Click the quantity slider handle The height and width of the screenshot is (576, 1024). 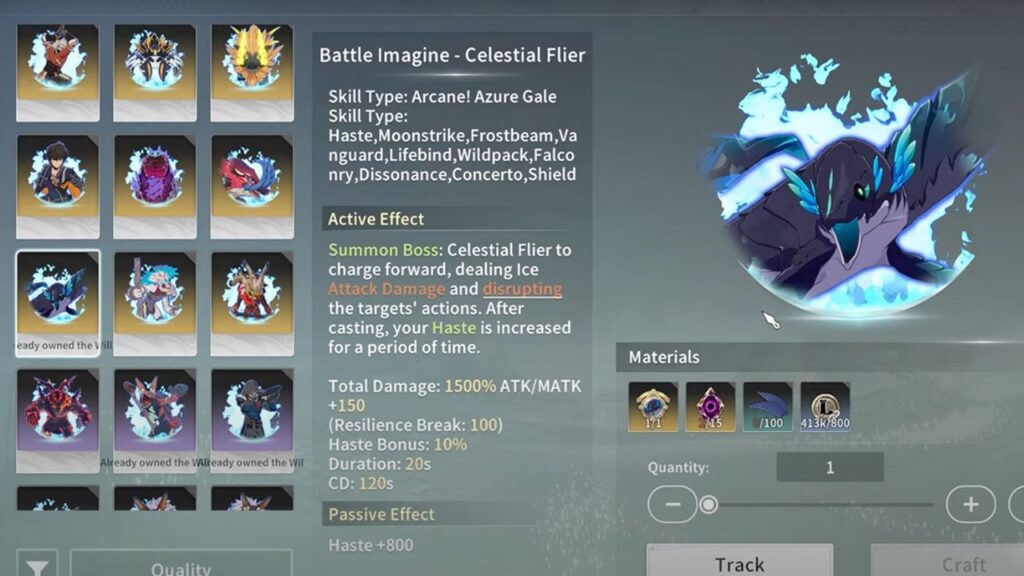708,504
